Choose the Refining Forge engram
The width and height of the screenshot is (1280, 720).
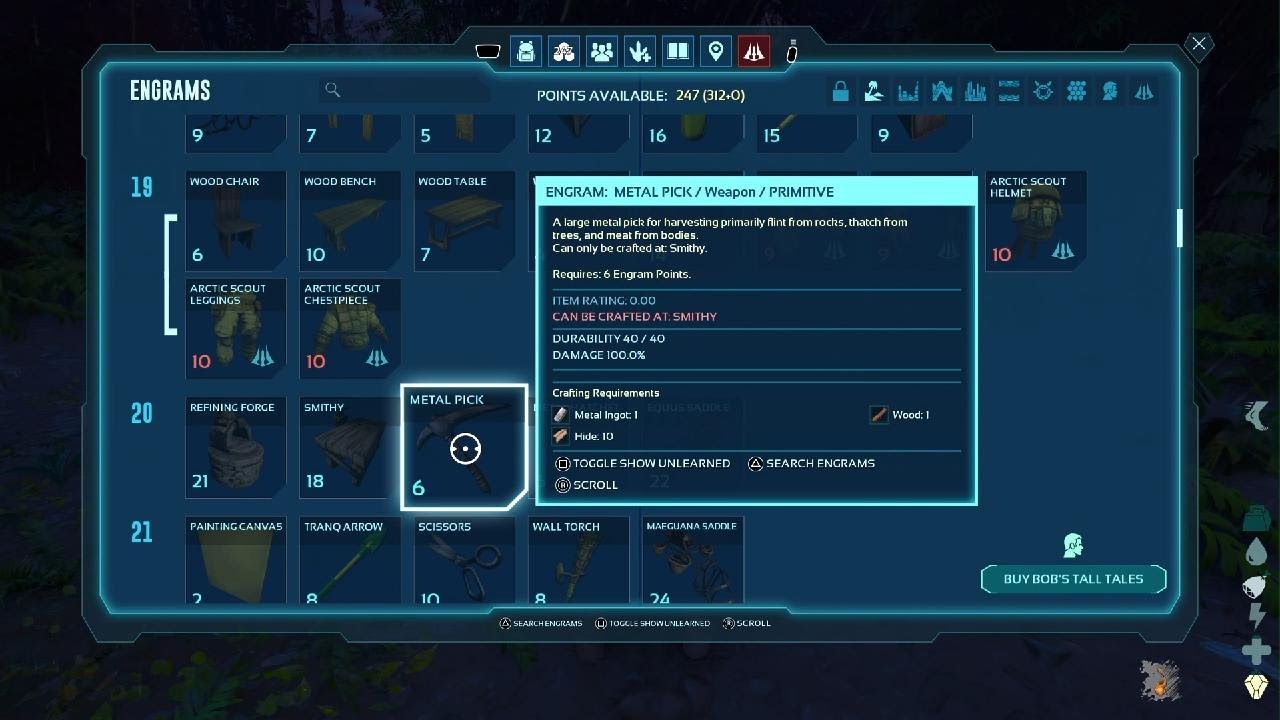pyautogui.click(x=236, y=448)
